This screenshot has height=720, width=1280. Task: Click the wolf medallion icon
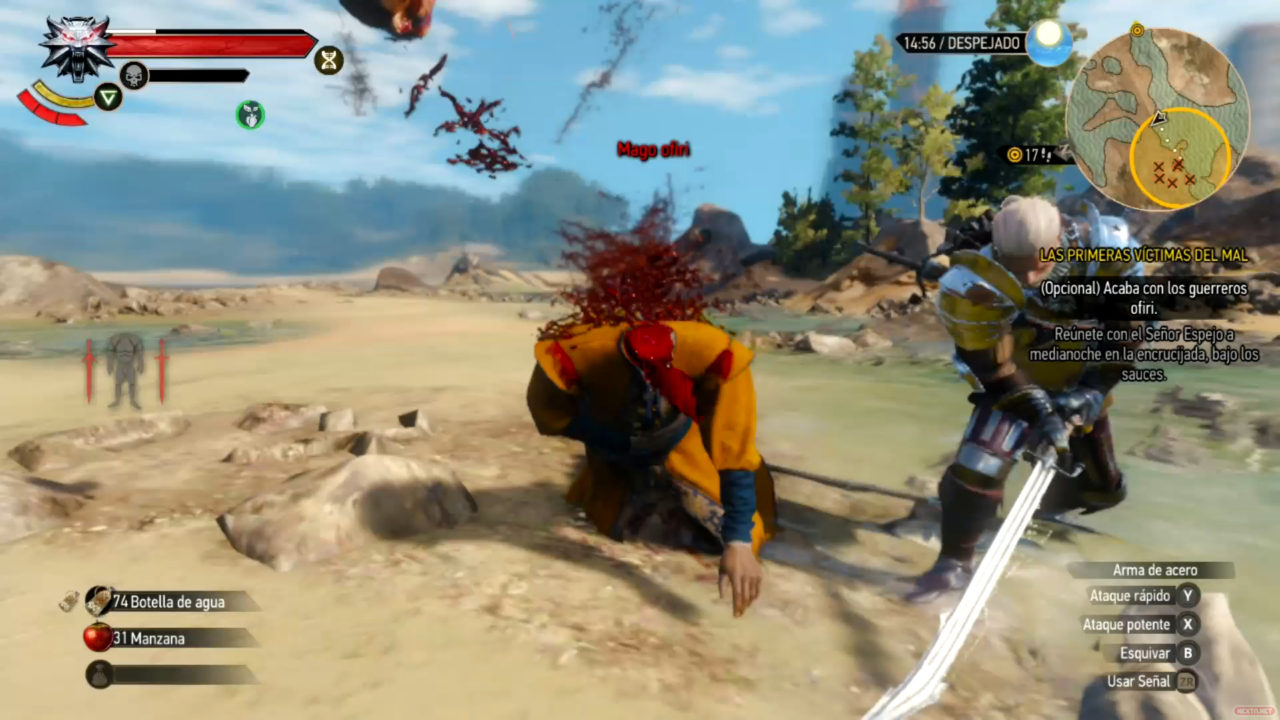(x=77, y=47)
